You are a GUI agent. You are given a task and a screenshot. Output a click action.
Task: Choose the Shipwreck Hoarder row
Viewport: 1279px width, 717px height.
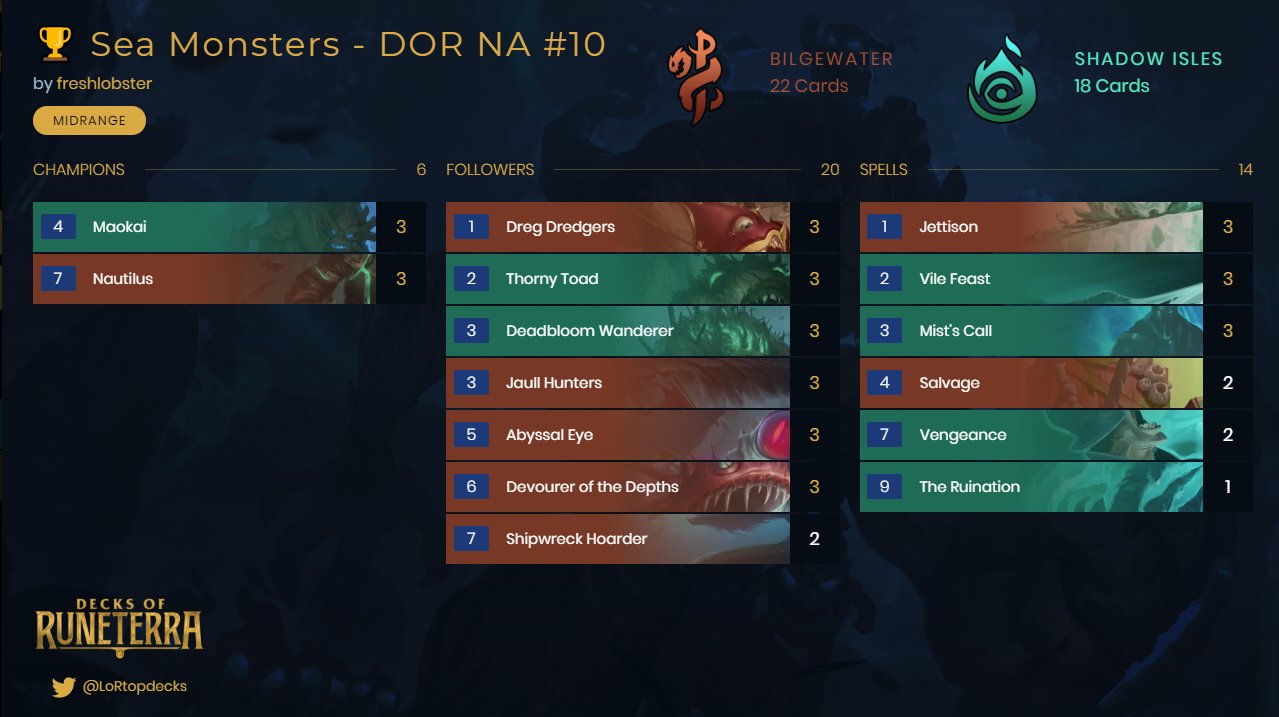pyautogui.click(x=618, y=539)
